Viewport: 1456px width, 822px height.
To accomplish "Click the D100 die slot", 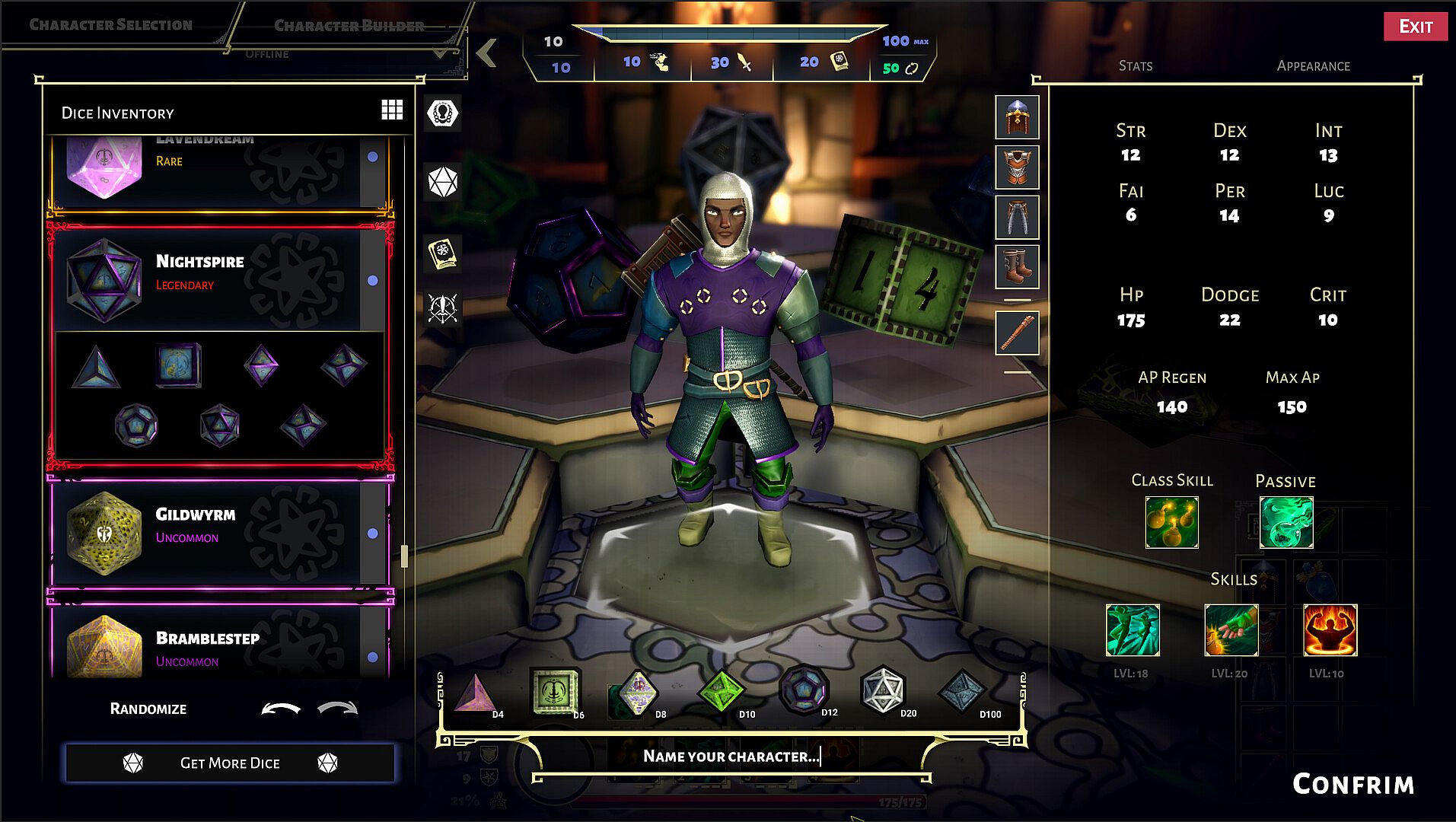I will (963, 693).
